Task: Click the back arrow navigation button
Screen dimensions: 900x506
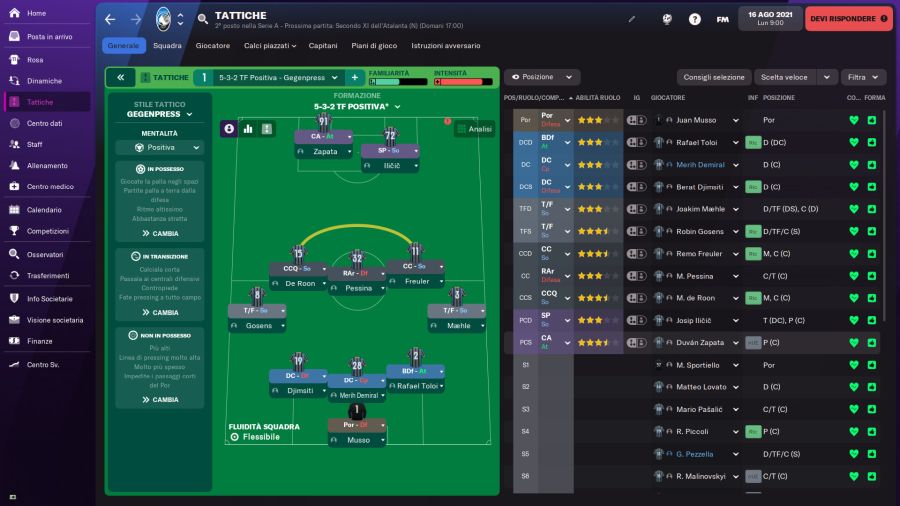Action: click(110, 19)
